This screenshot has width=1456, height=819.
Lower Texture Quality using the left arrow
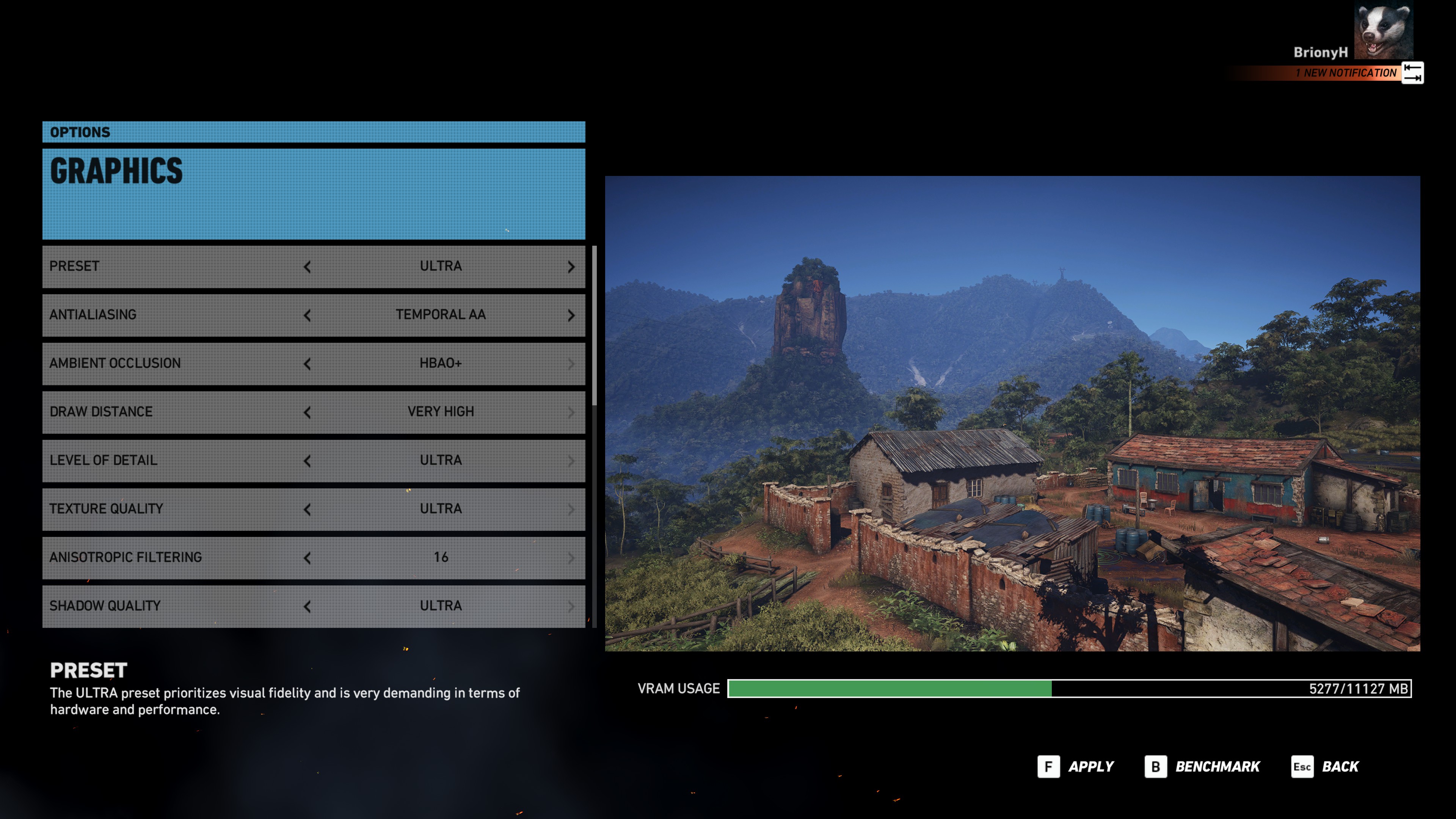tap(307, 510)
